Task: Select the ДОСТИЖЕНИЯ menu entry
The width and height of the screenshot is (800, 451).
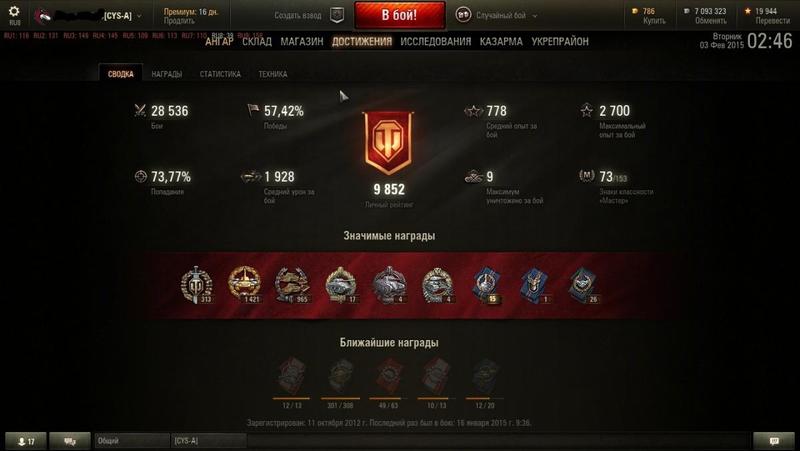Action: pyautogui.click(x=362, y=42)
